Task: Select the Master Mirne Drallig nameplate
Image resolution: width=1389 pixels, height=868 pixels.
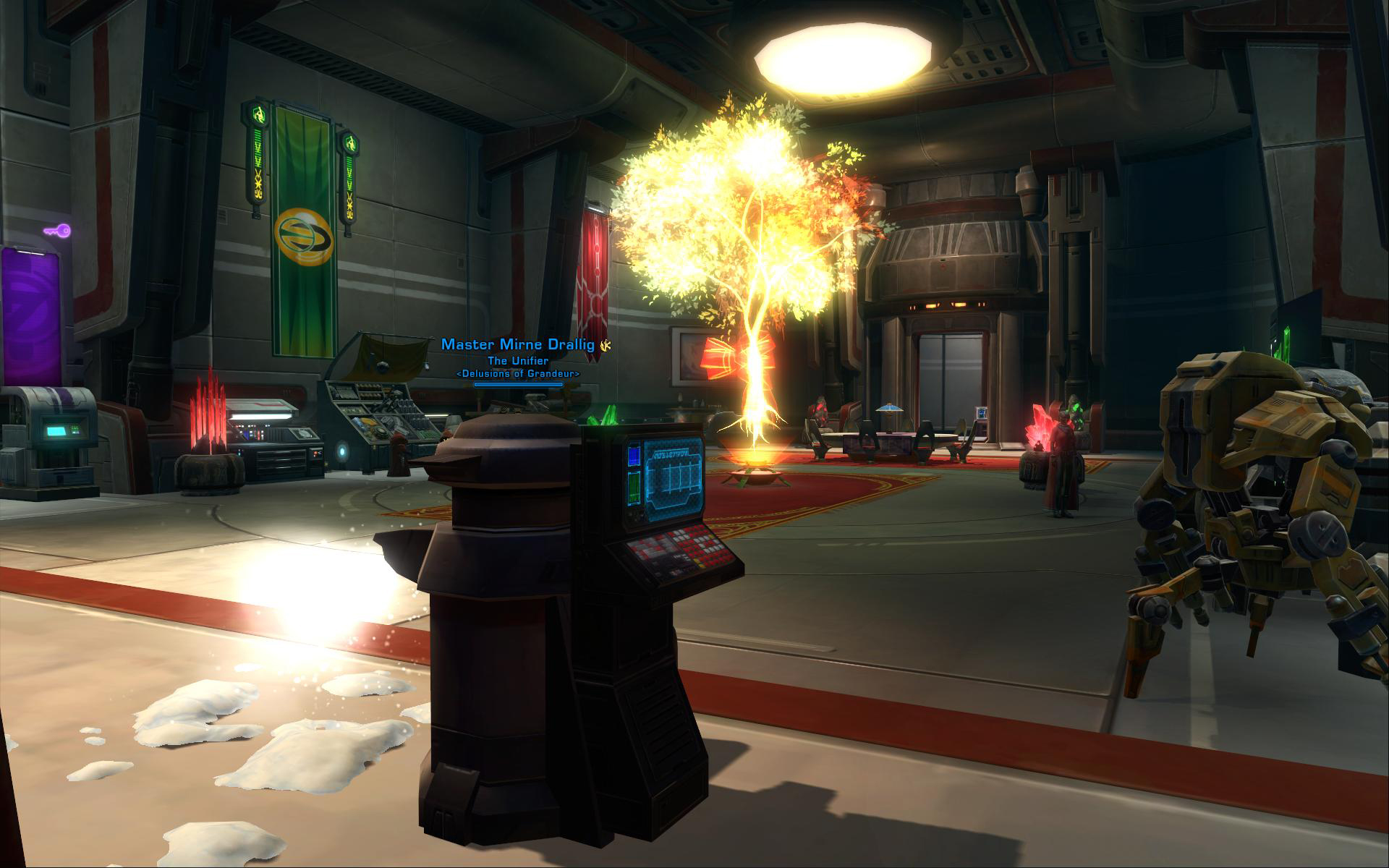Action: (x=518, y=345)
